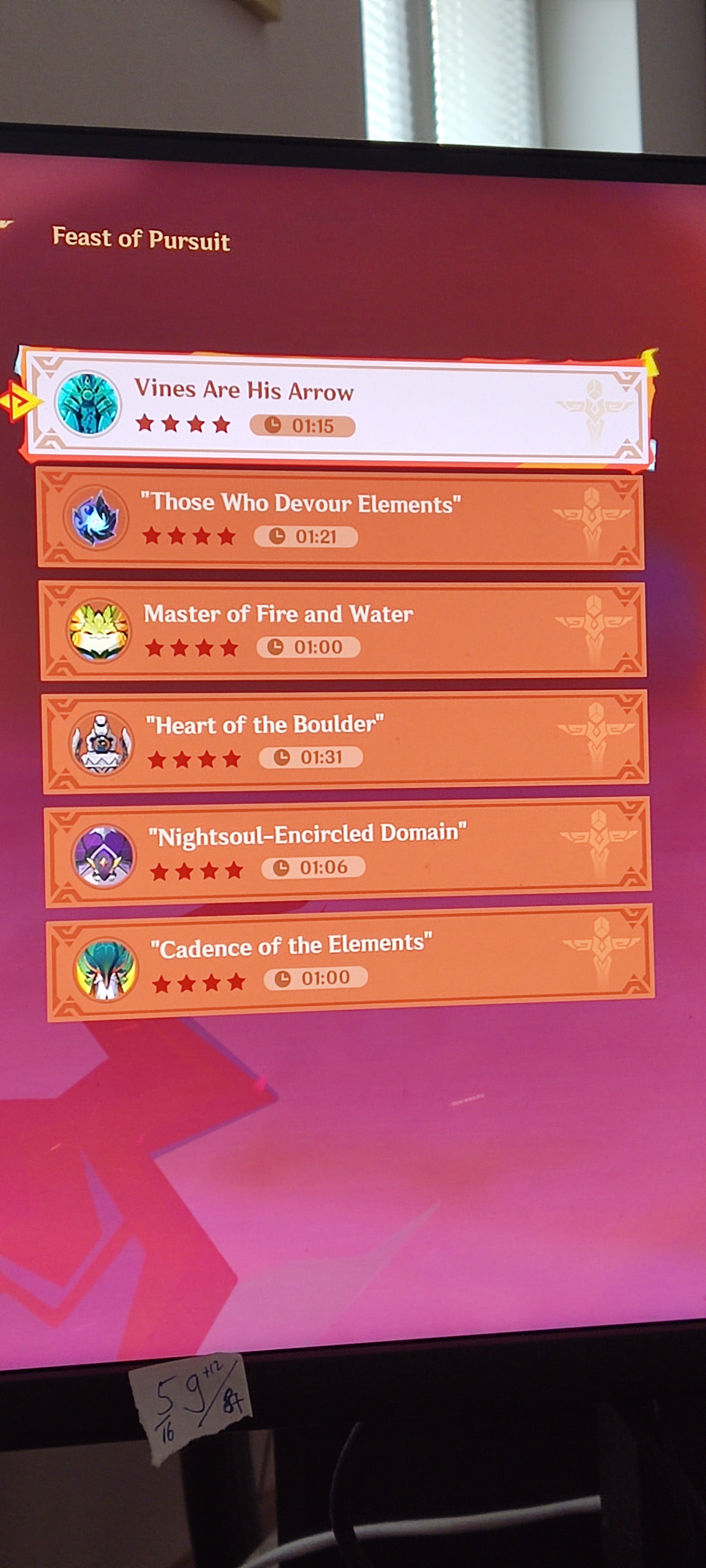Open the "Cadence of the Elements" stage

pos(349,960)
